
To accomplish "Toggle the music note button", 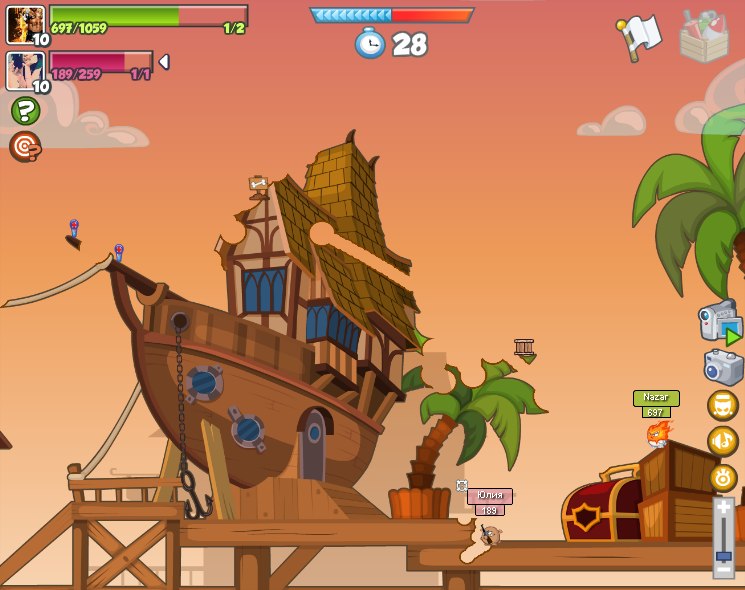I will pos(722,441).
